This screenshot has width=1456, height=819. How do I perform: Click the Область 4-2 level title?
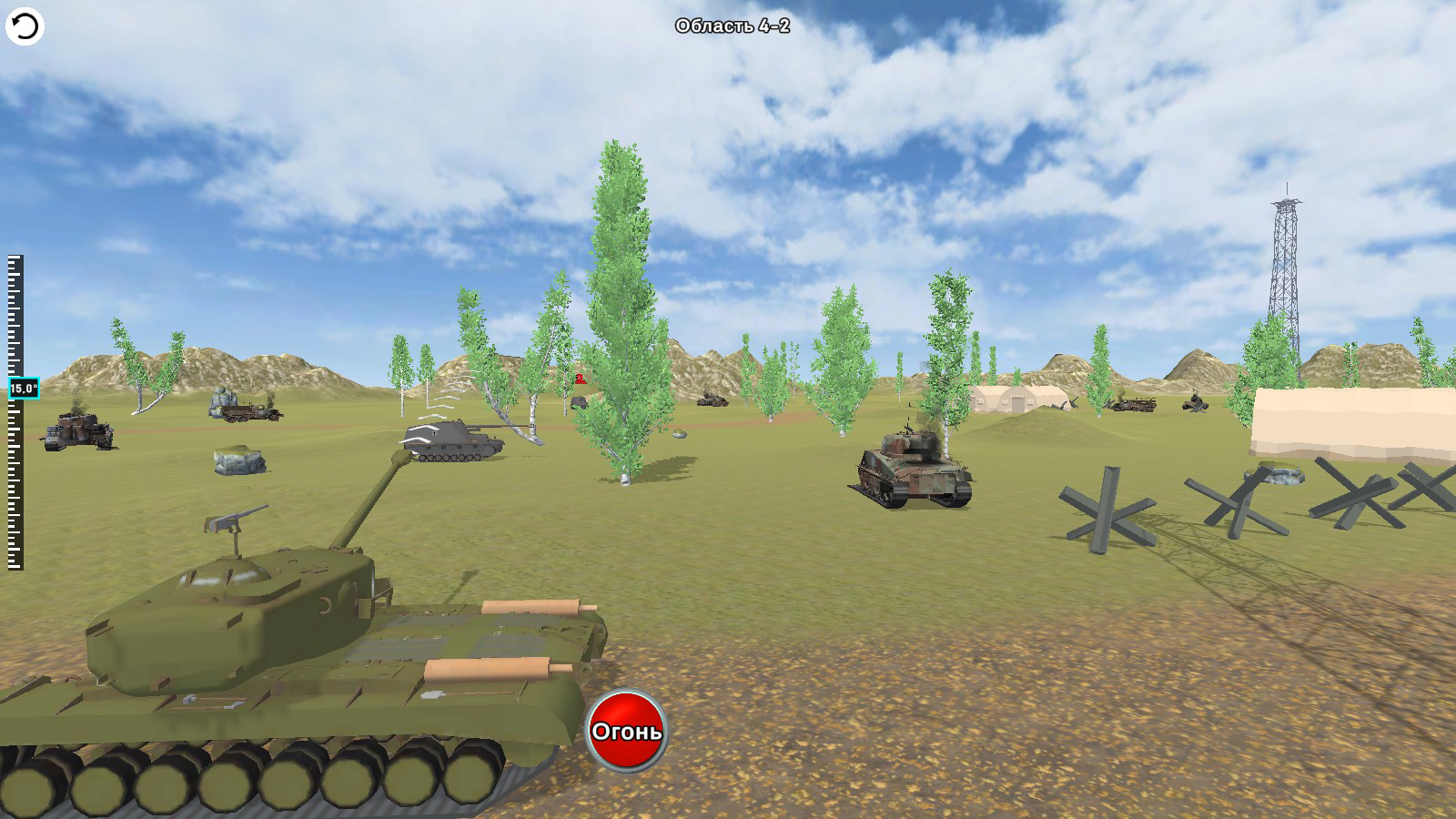733,27
